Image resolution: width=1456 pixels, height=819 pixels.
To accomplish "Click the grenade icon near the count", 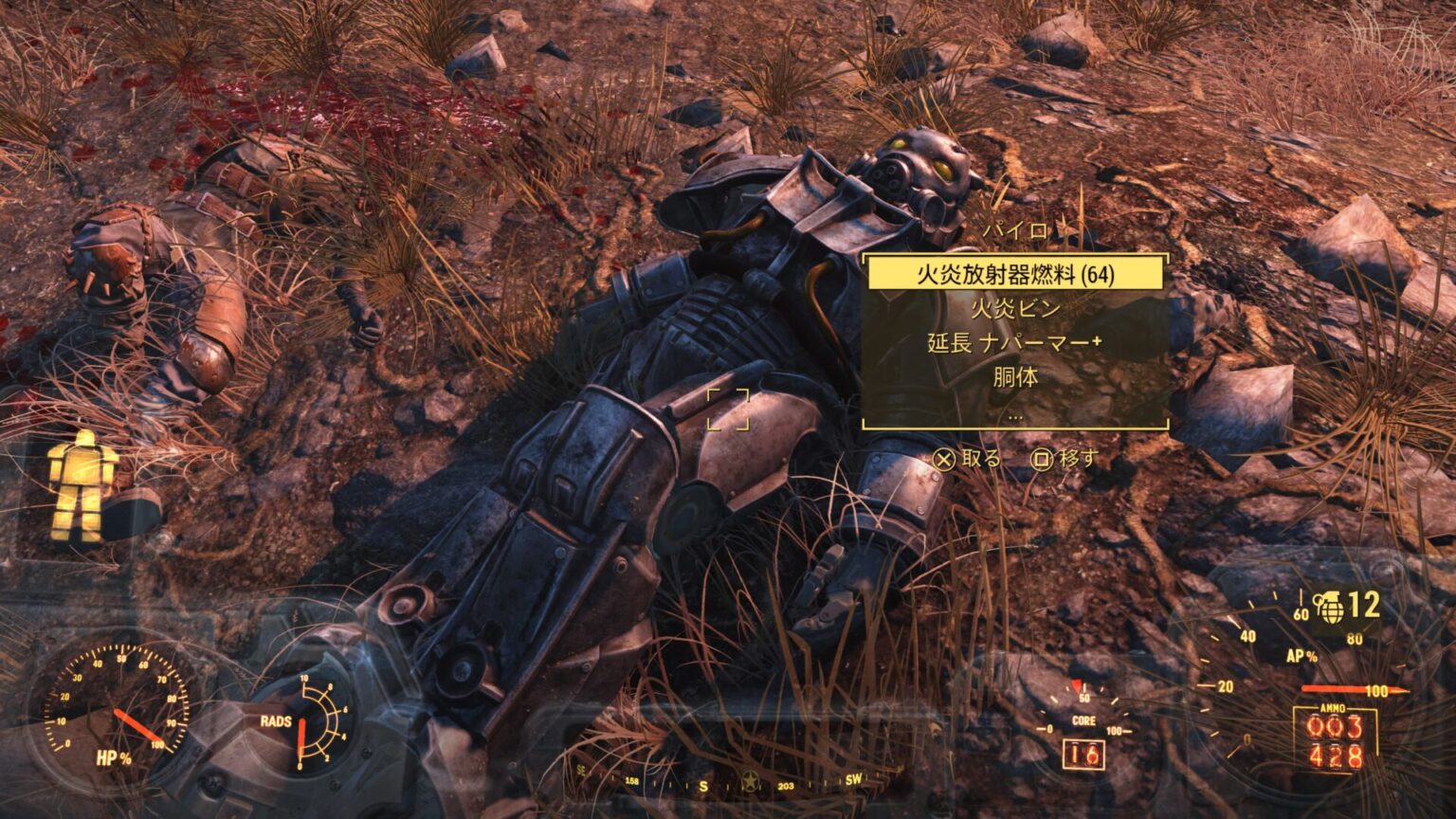I will (x=1327, y=607).
